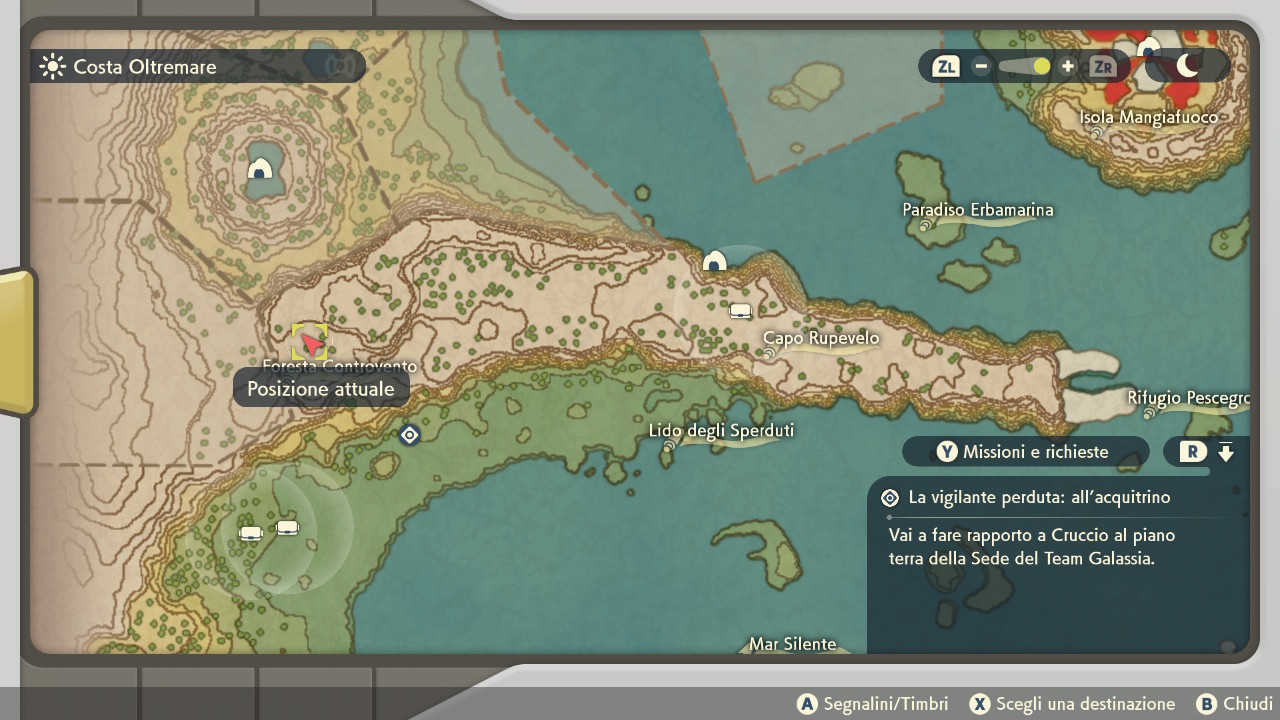Zoom out the map with the minus button
Screen dimensions: 1280x720
(x=981, y=67)
